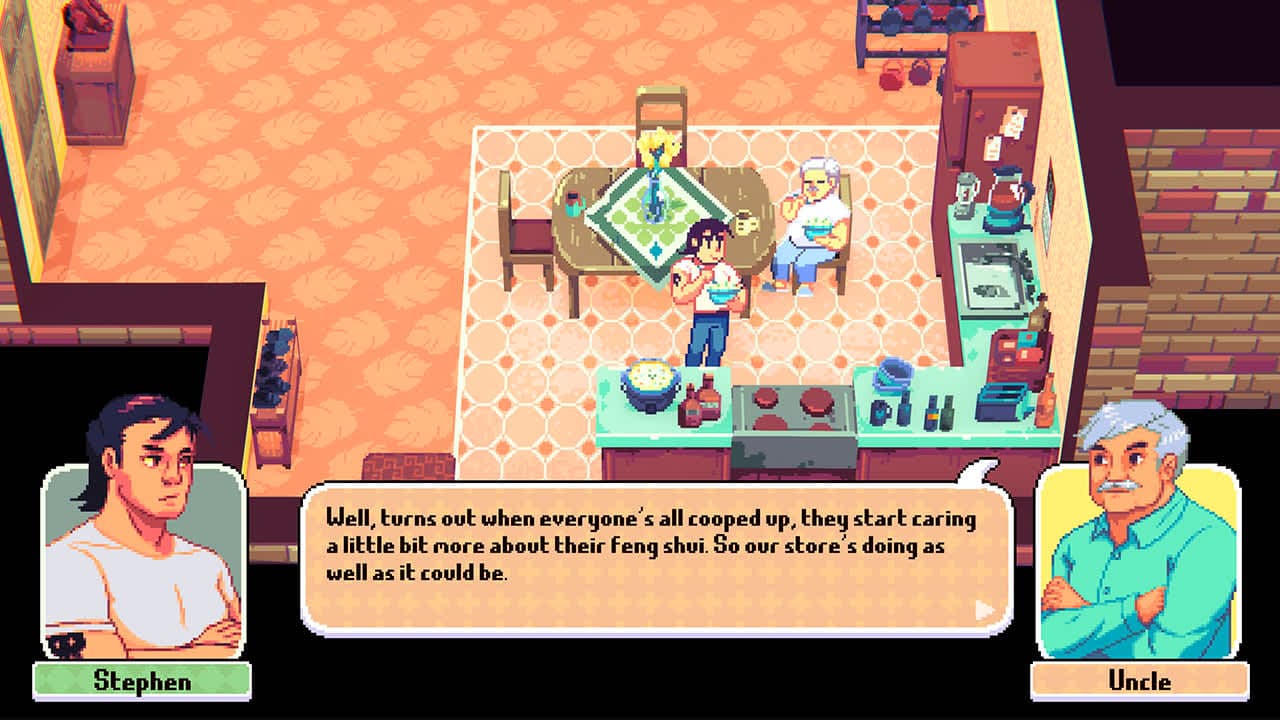Click the flower vase on the dining table
The height and width of the screenshot is (720, 1280).
pos(655,195)
